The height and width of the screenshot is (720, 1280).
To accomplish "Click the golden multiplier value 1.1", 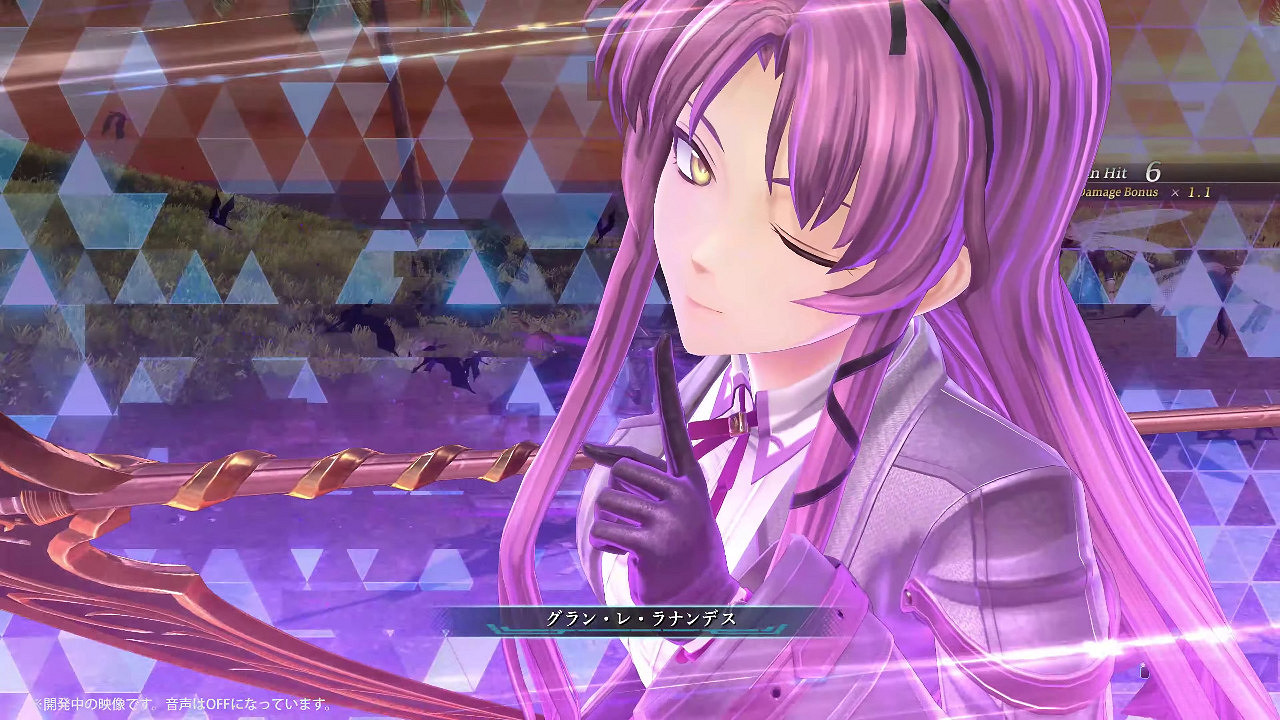I will click(1200, 192).
